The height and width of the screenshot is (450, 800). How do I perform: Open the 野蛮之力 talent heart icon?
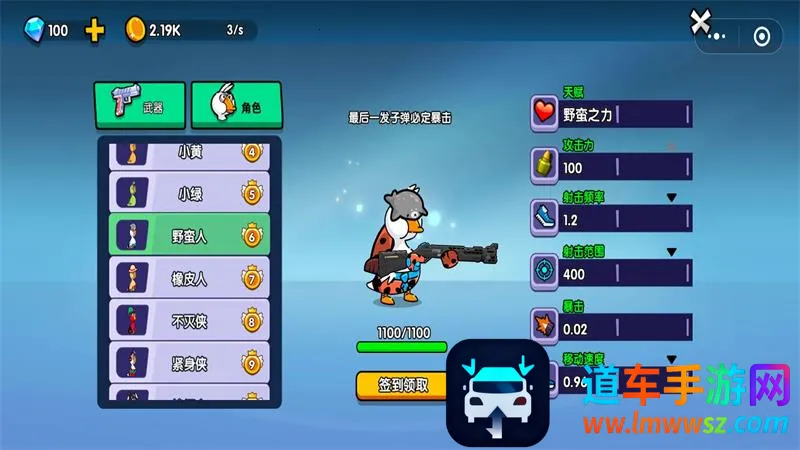pyautogui.click(x=544, y=113)
